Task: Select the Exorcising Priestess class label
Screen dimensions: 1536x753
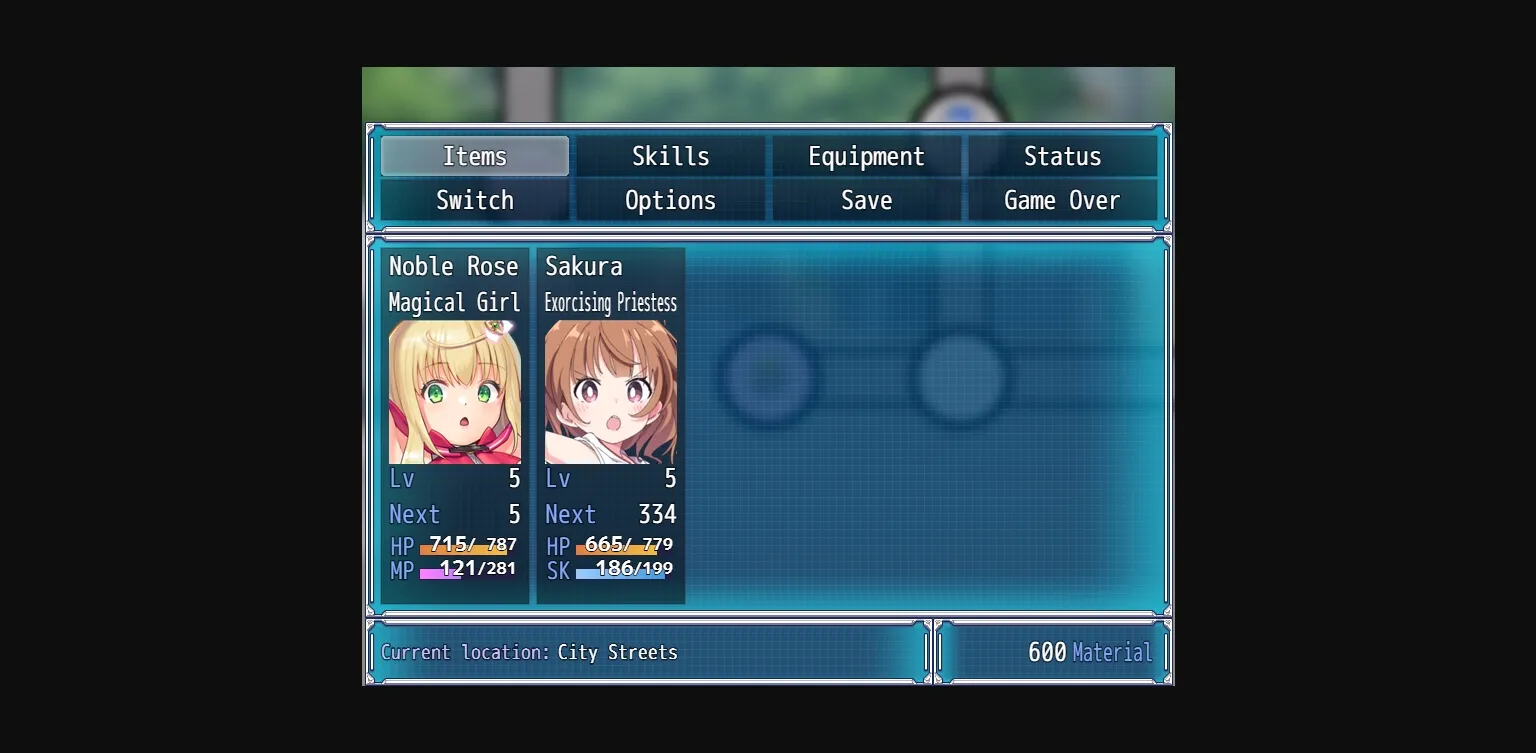Action: (611, 303)
